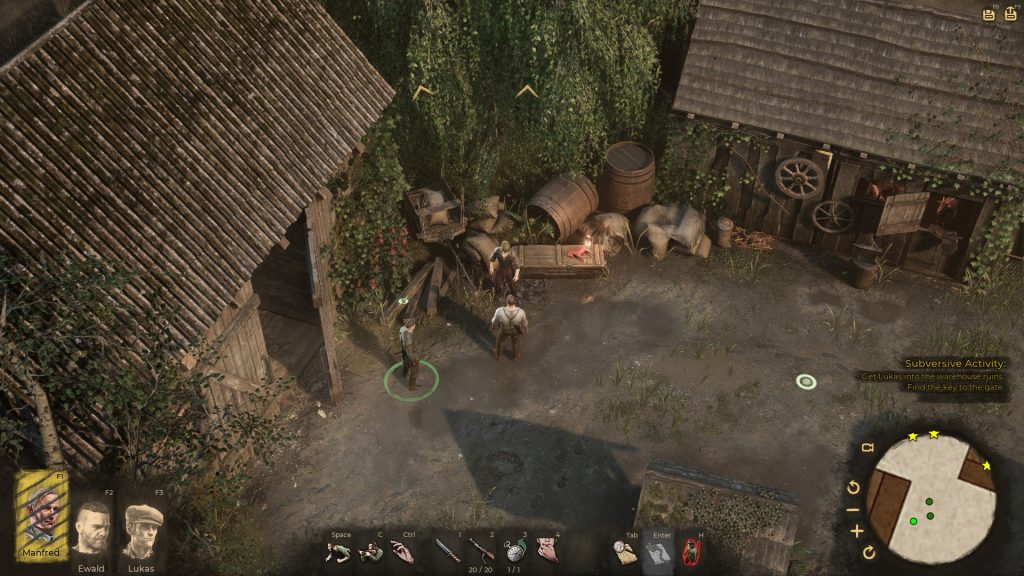Zoom in with the minimap plus button

coord(856,531)
